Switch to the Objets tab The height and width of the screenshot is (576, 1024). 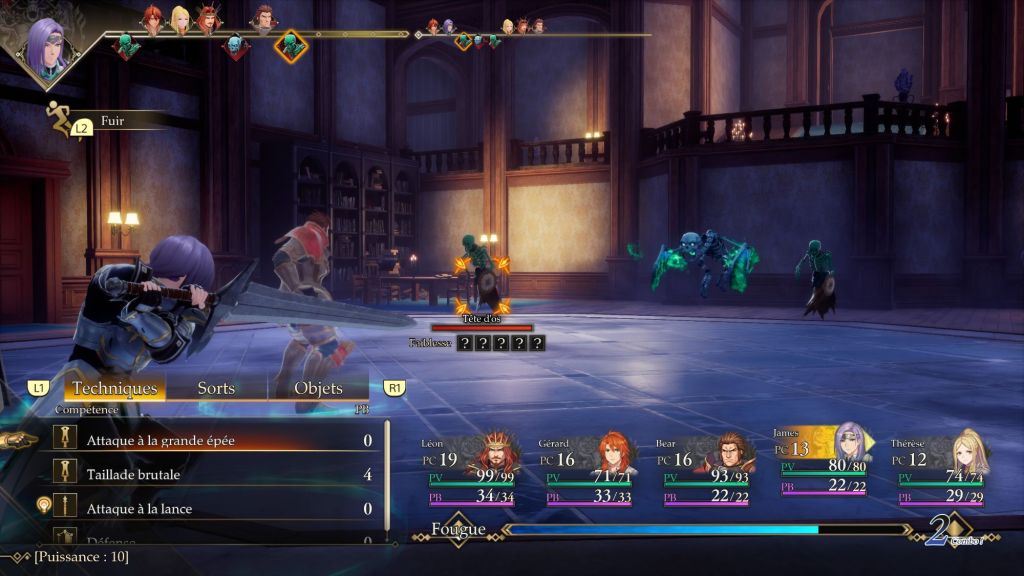pos(318,388)
